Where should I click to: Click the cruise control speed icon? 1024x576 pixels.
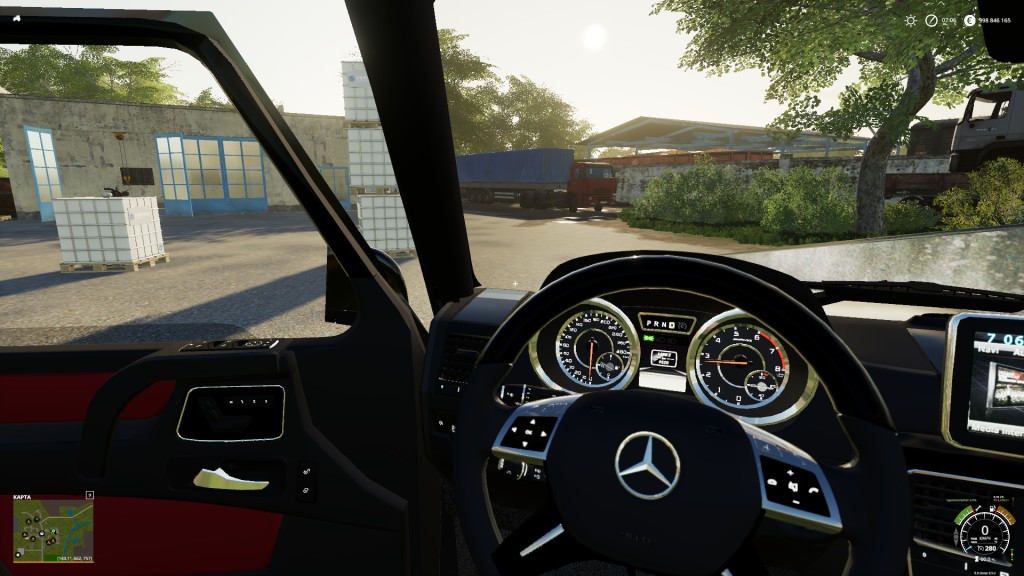[979, 548]
